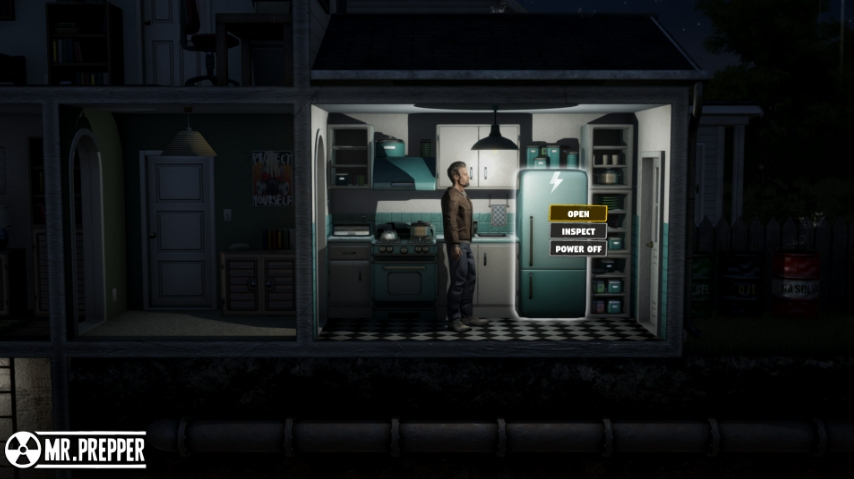Select the Inspect option
This screenshot has height=479, width=854.
578,231
